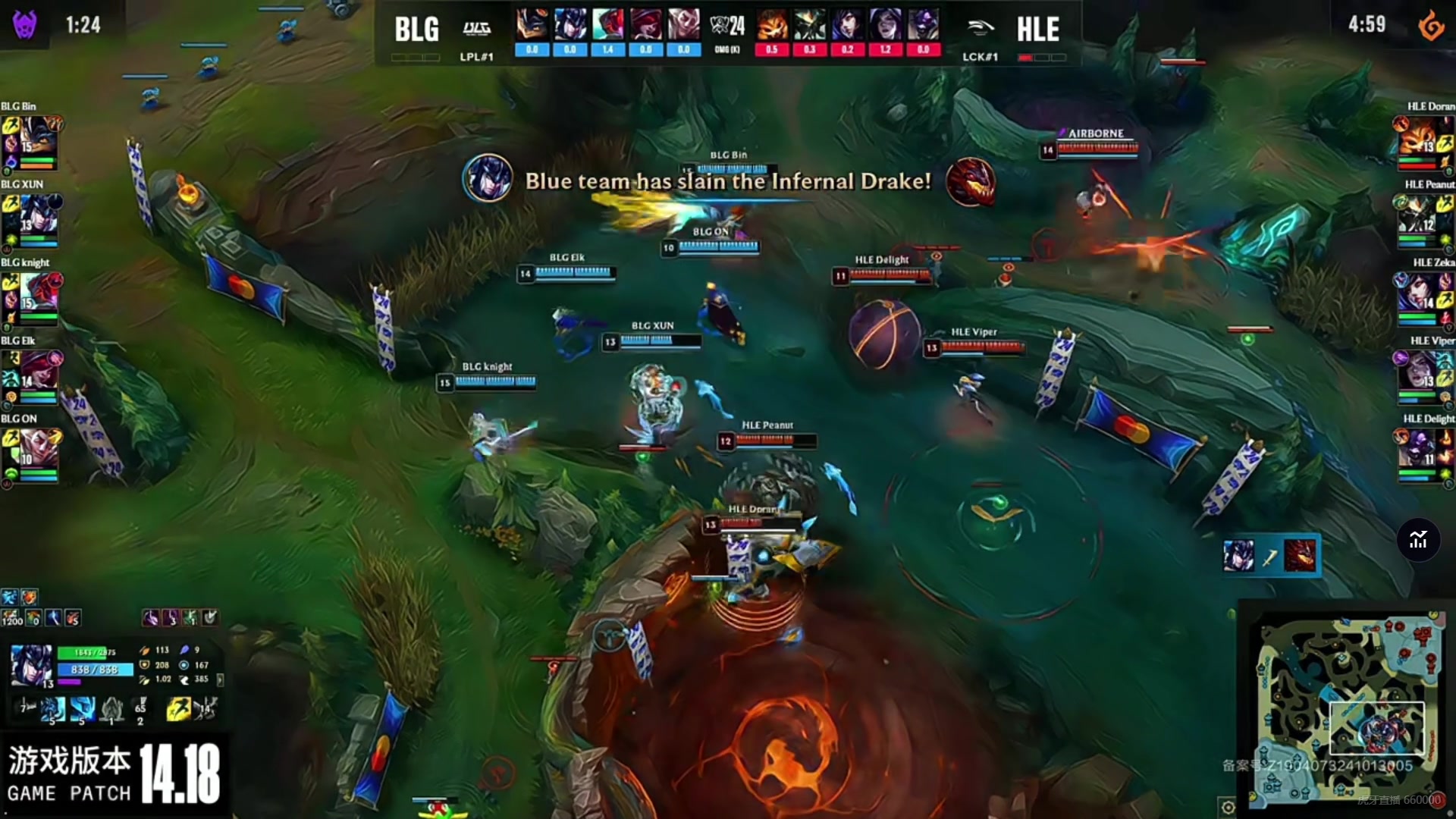
Task: Select HLE Viper's player portrait
Action: click(x=1417, y=373)
